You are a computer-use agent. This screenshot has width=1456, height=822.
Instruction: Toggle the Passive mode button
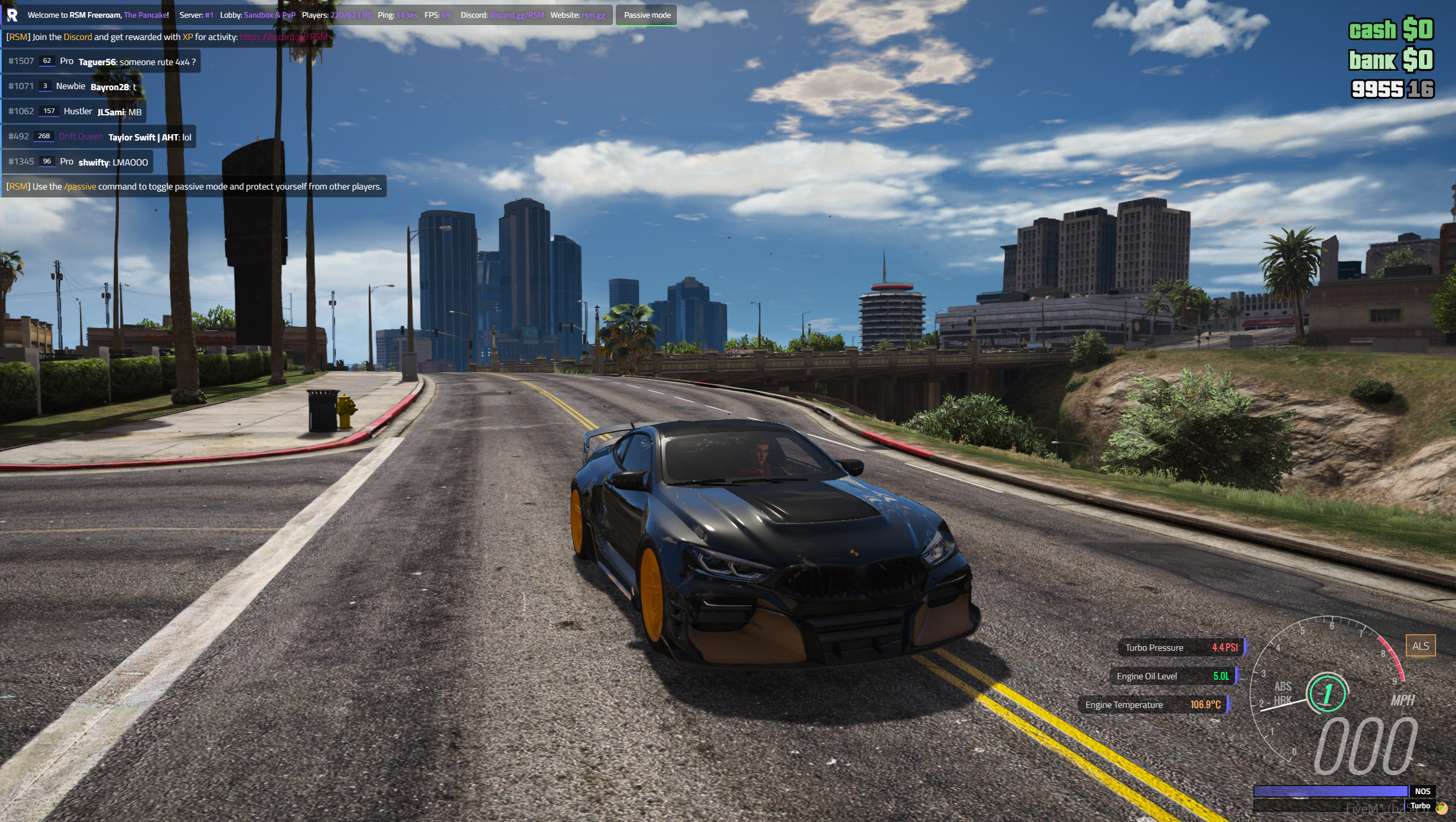pyautogui.click(x=647, y=15)
